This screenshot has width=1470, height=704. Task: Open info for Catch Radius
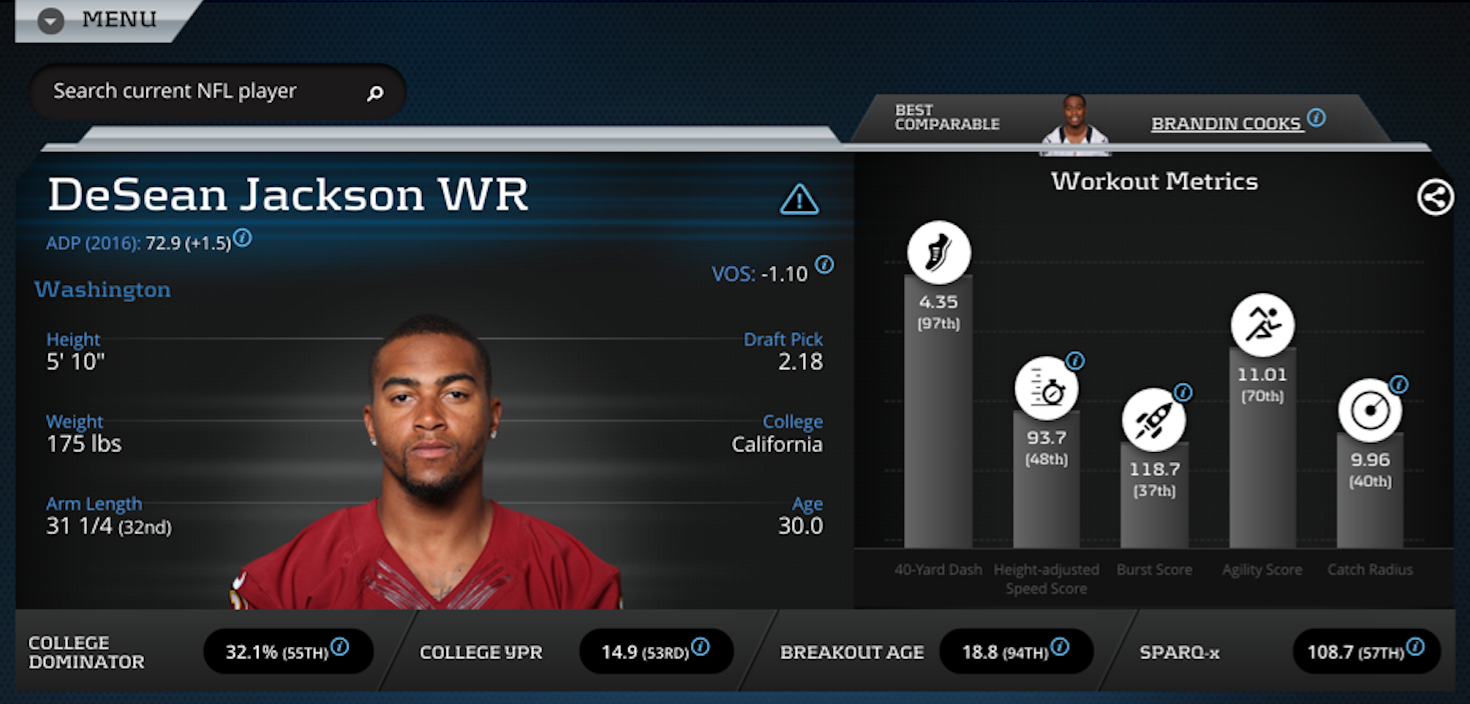click(1398, 385)
